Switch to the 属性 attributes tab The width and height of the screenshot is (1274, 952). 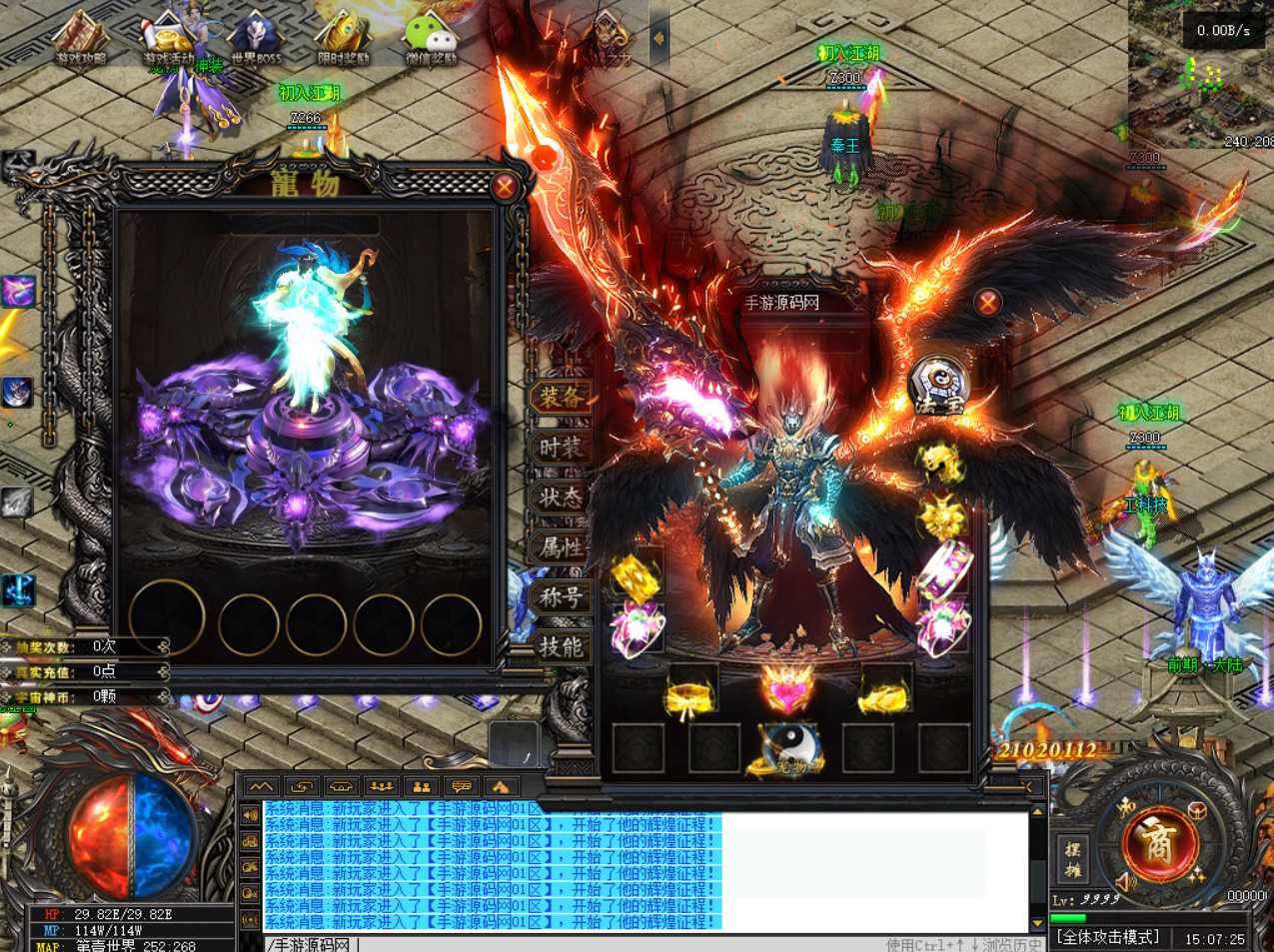(561, 546)
